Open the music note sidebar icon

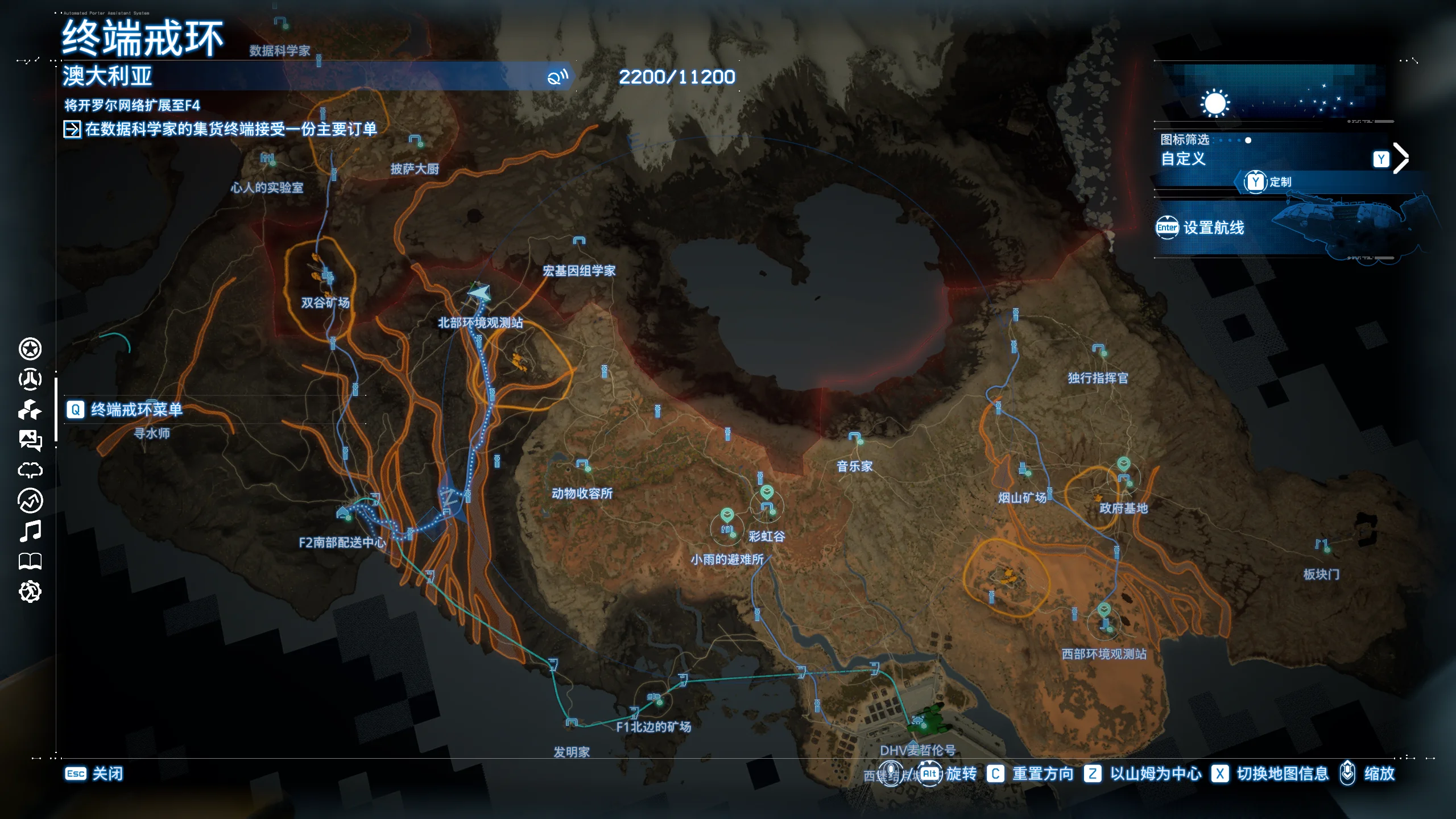(30, 531)
